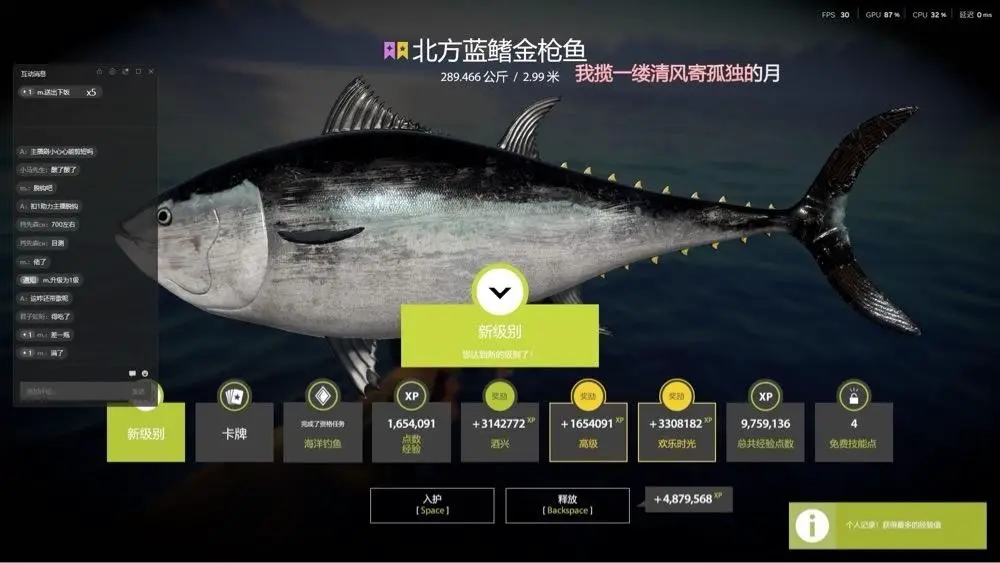The width and height of the screenshot is (1000, 563).
Task: Open the 卡牌 cards tile
Action: click(234, 432)
